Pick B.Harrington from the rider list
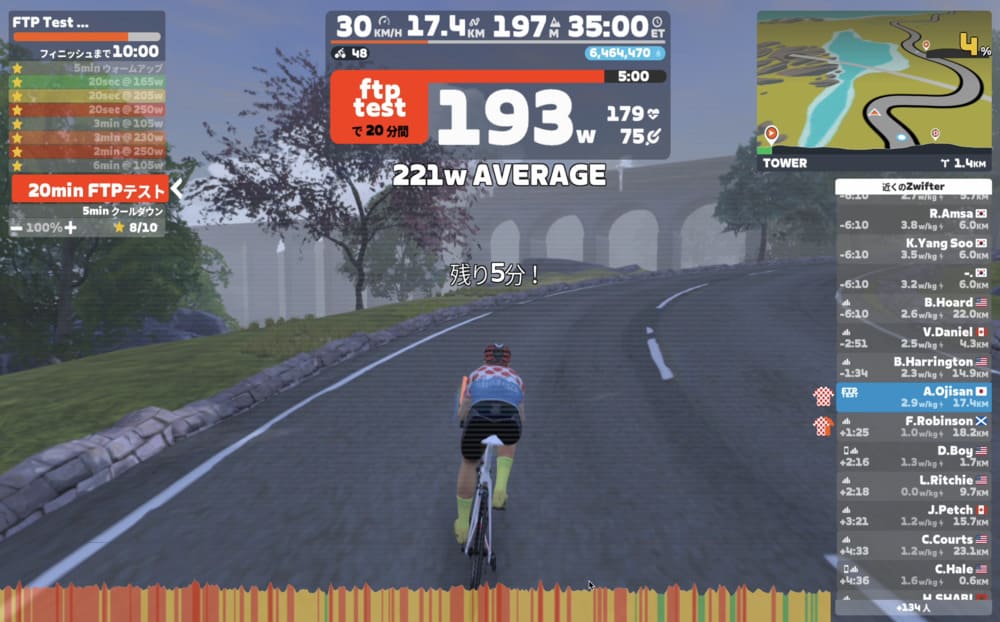Viewport: 1000px width, 622px height. point(912,367)
